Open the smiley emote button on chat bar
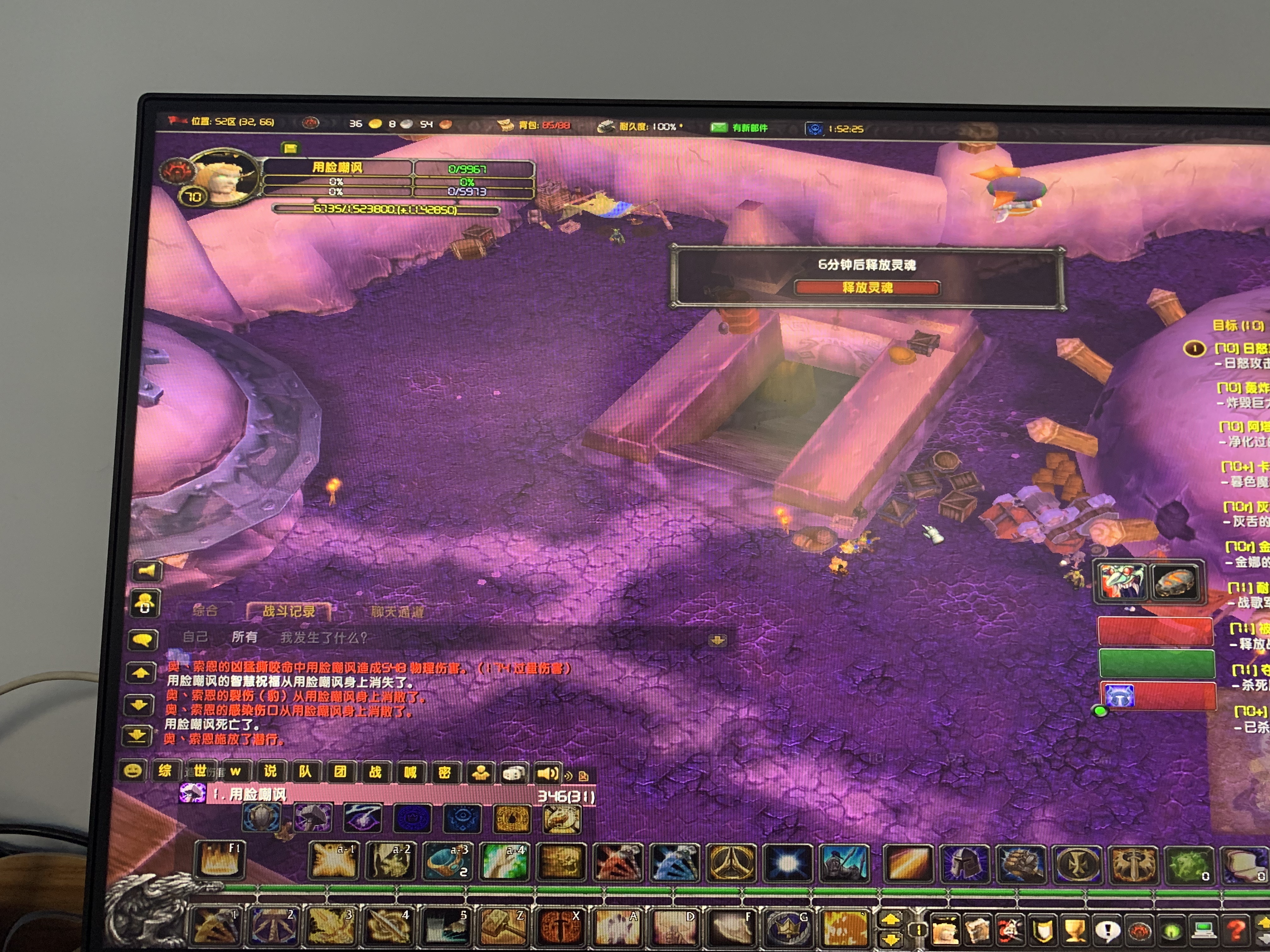 [133, 770]
